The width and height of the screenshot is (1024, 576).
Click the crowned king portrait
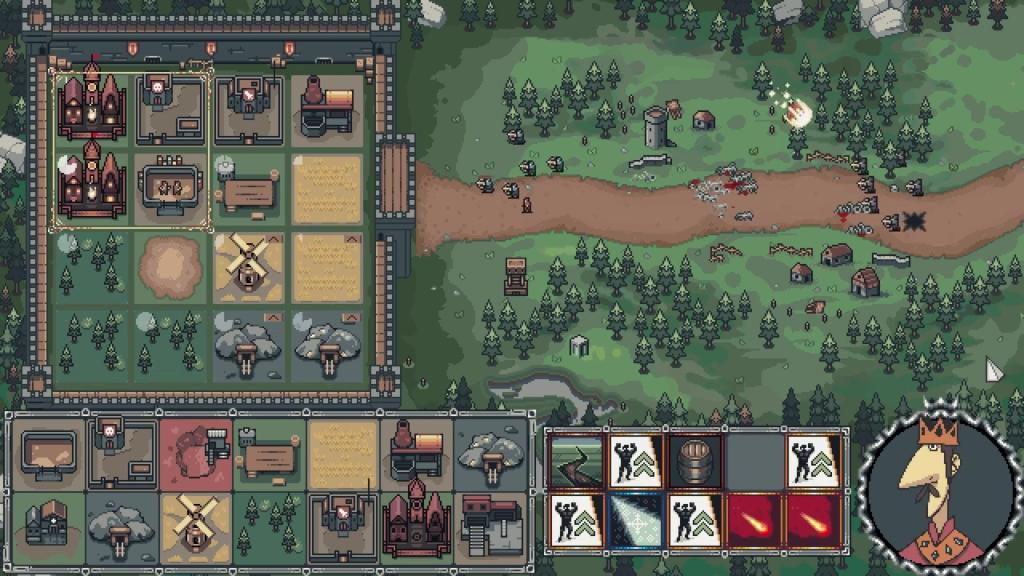(x=936, y=490)
